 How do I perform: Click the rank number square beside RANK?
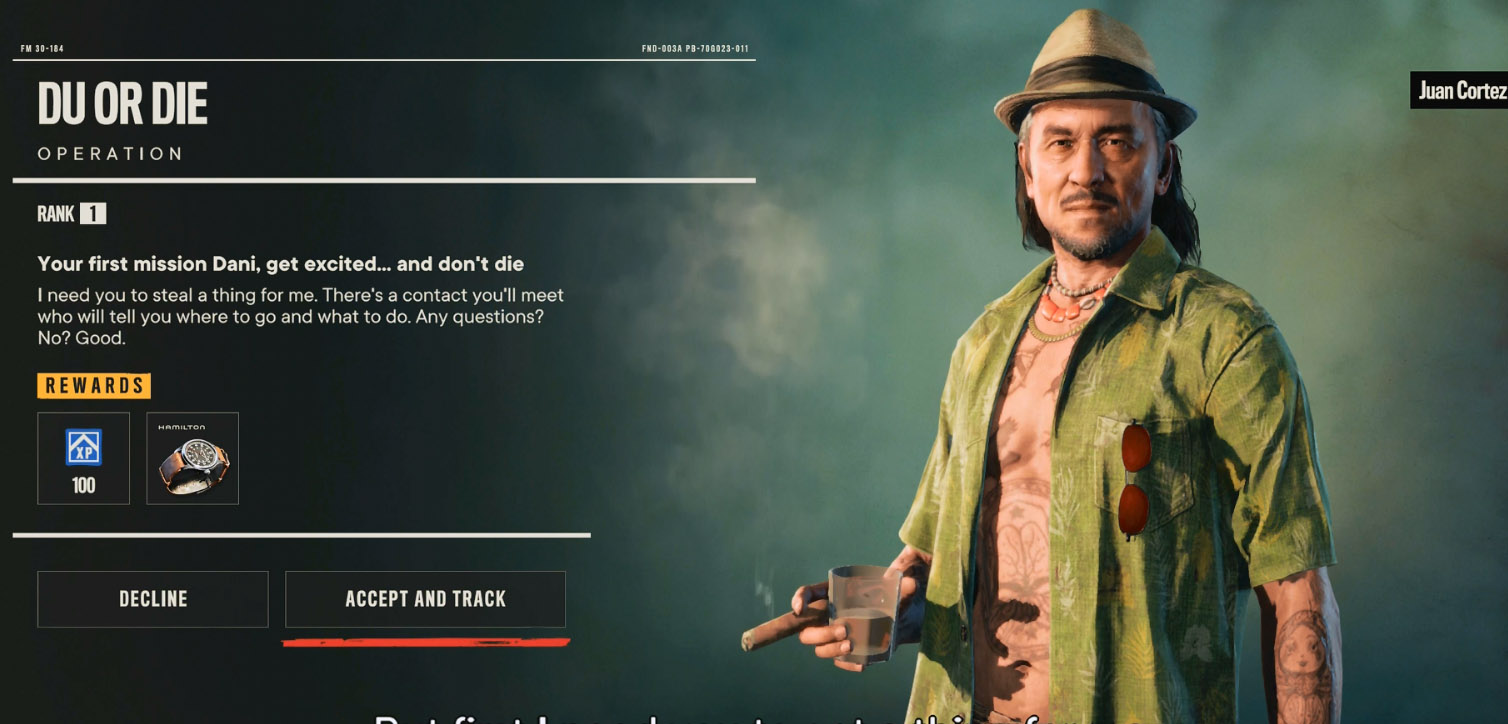[x=93, y=214]
